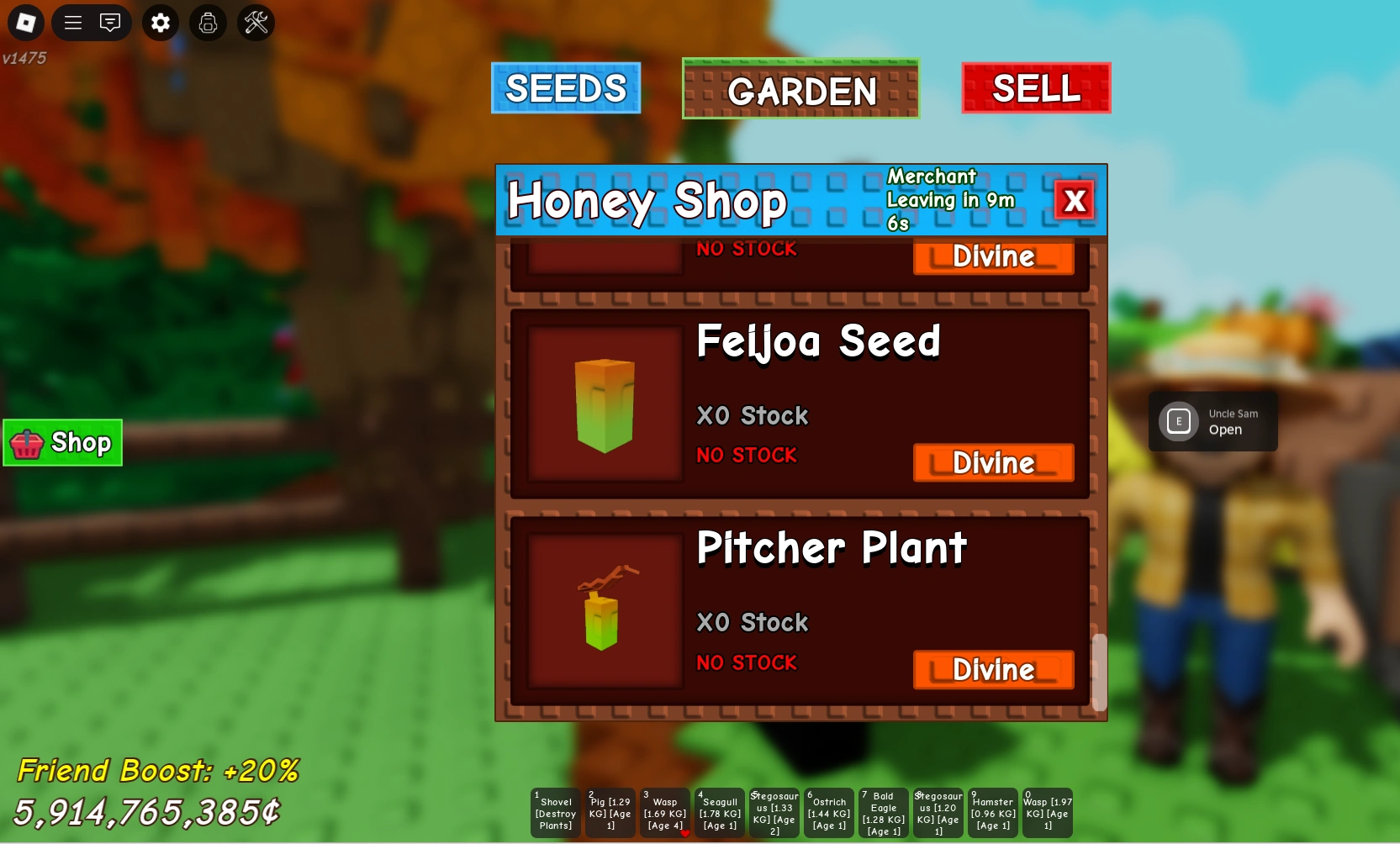This screenshot has height=844, width=1400.
Task: Switch to the SEEDS tab
Action: [565, 87]
